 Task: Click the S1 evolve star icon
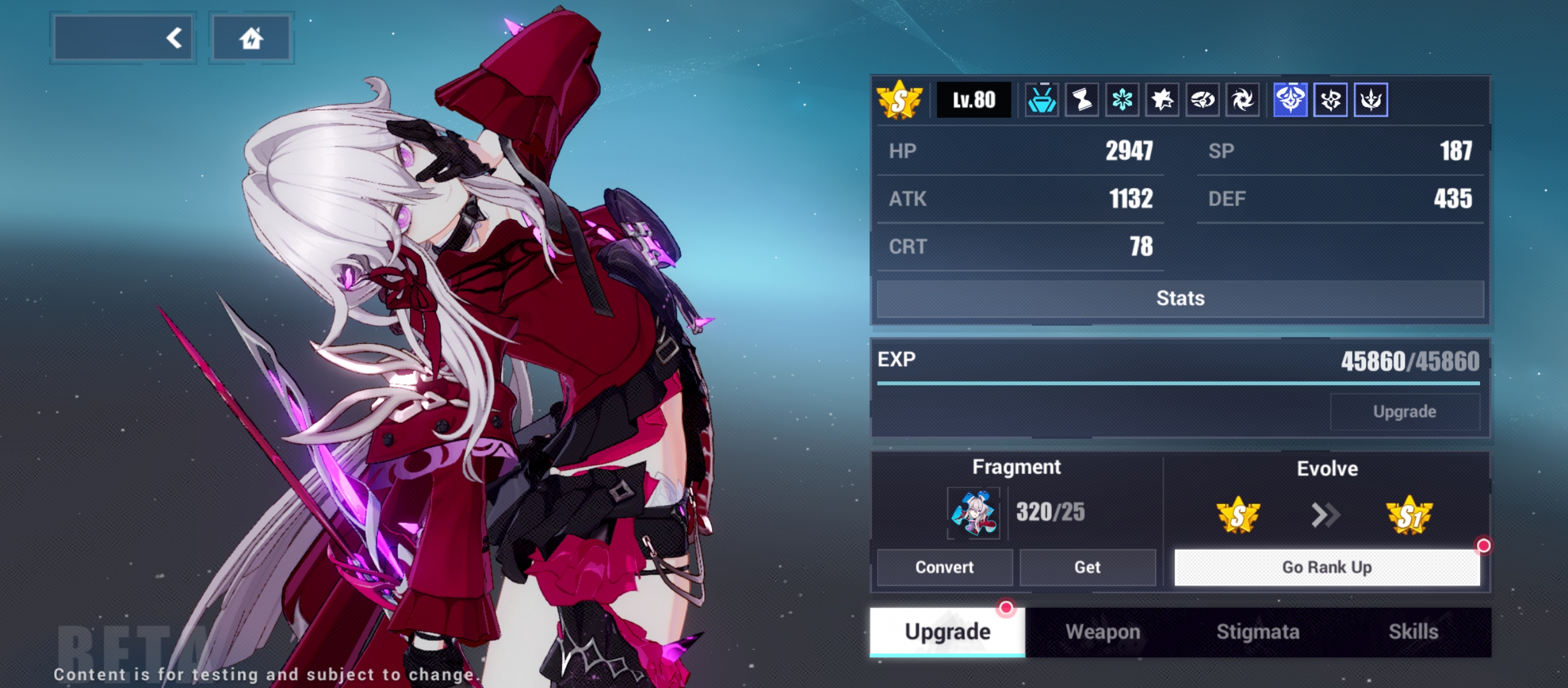click(x=1414, y=515)
